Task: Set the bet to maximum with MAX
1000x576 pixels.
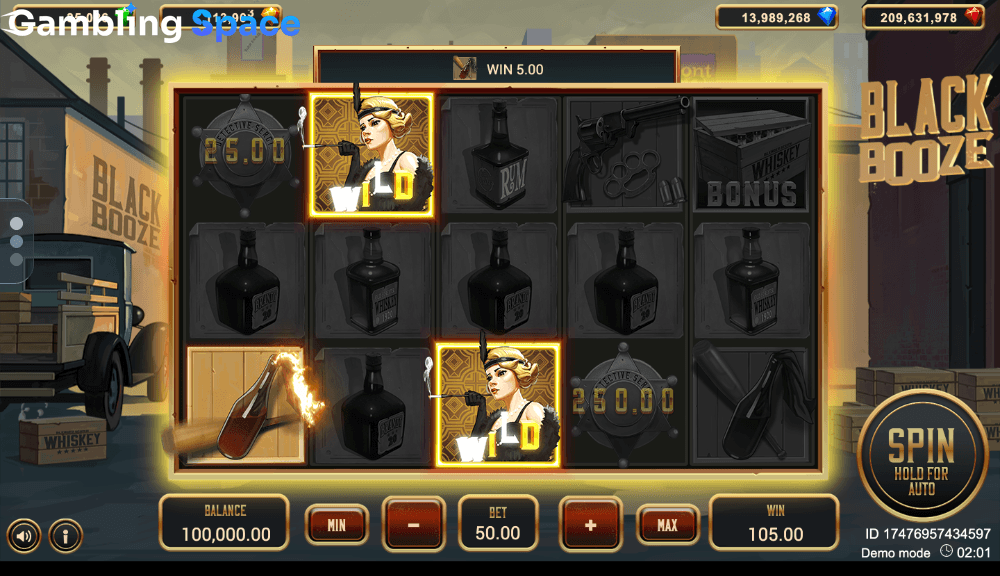Action: click(667, 524)
